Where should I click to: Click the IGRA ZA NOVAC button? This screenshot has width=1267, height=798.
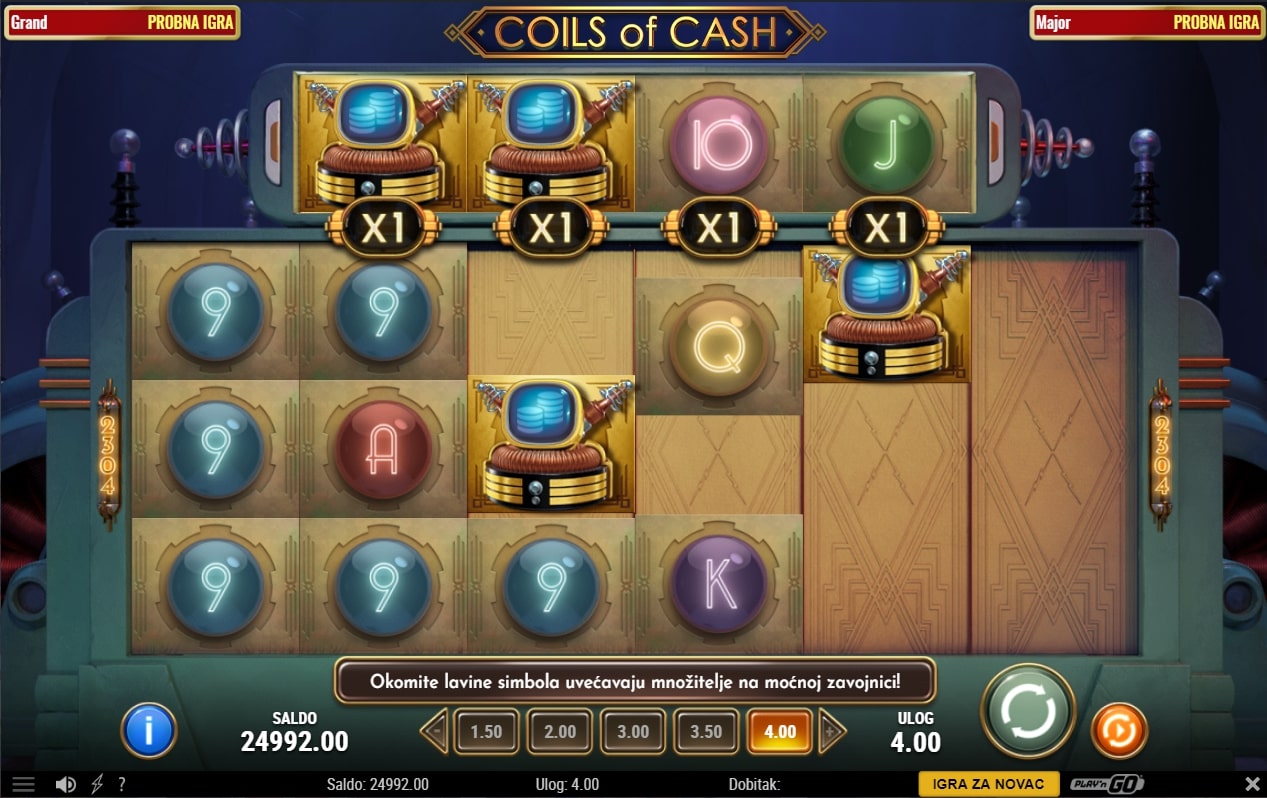point(988,785)
